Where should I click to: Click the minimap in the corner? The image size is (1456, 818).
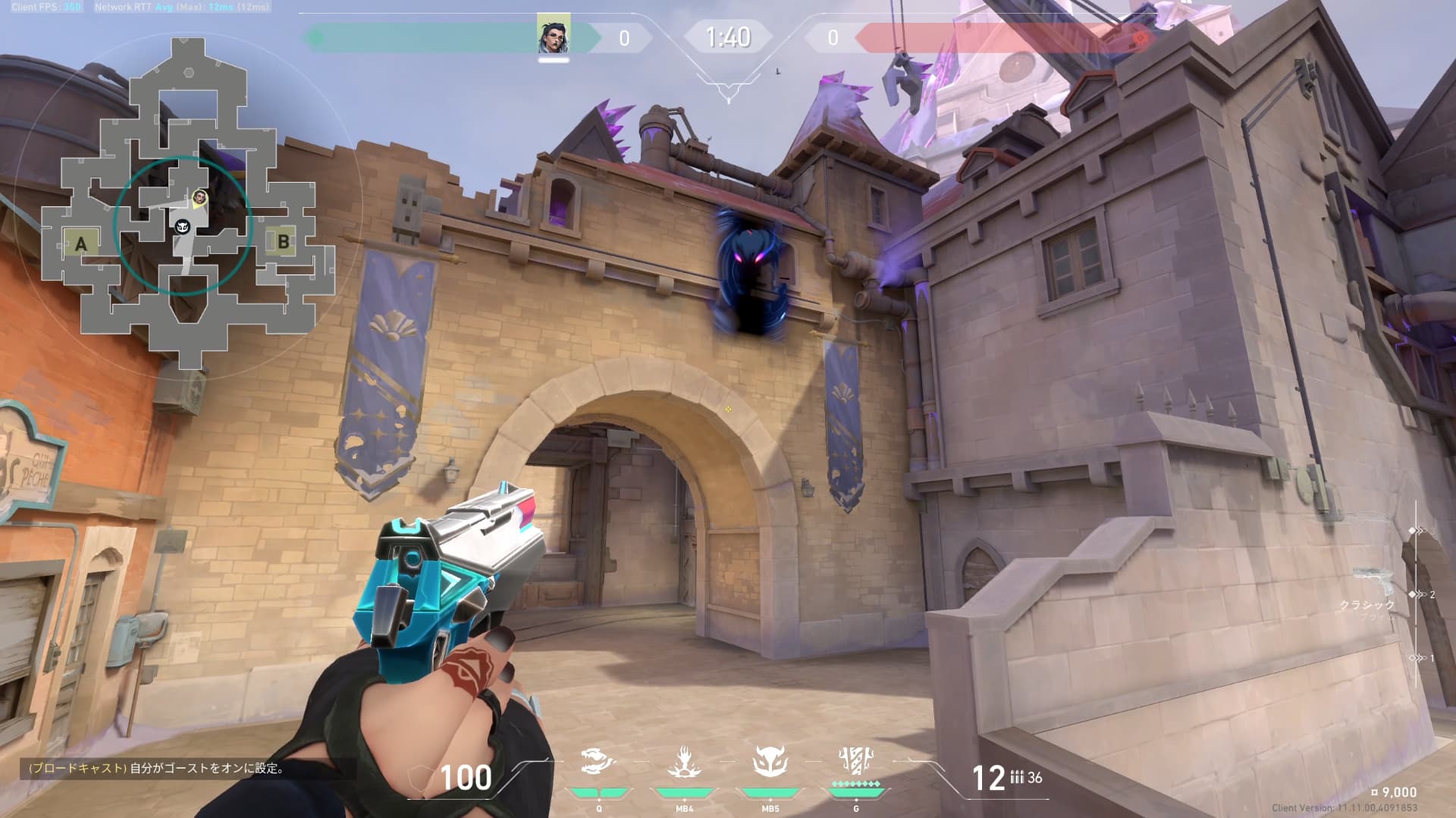pos(186,205)
